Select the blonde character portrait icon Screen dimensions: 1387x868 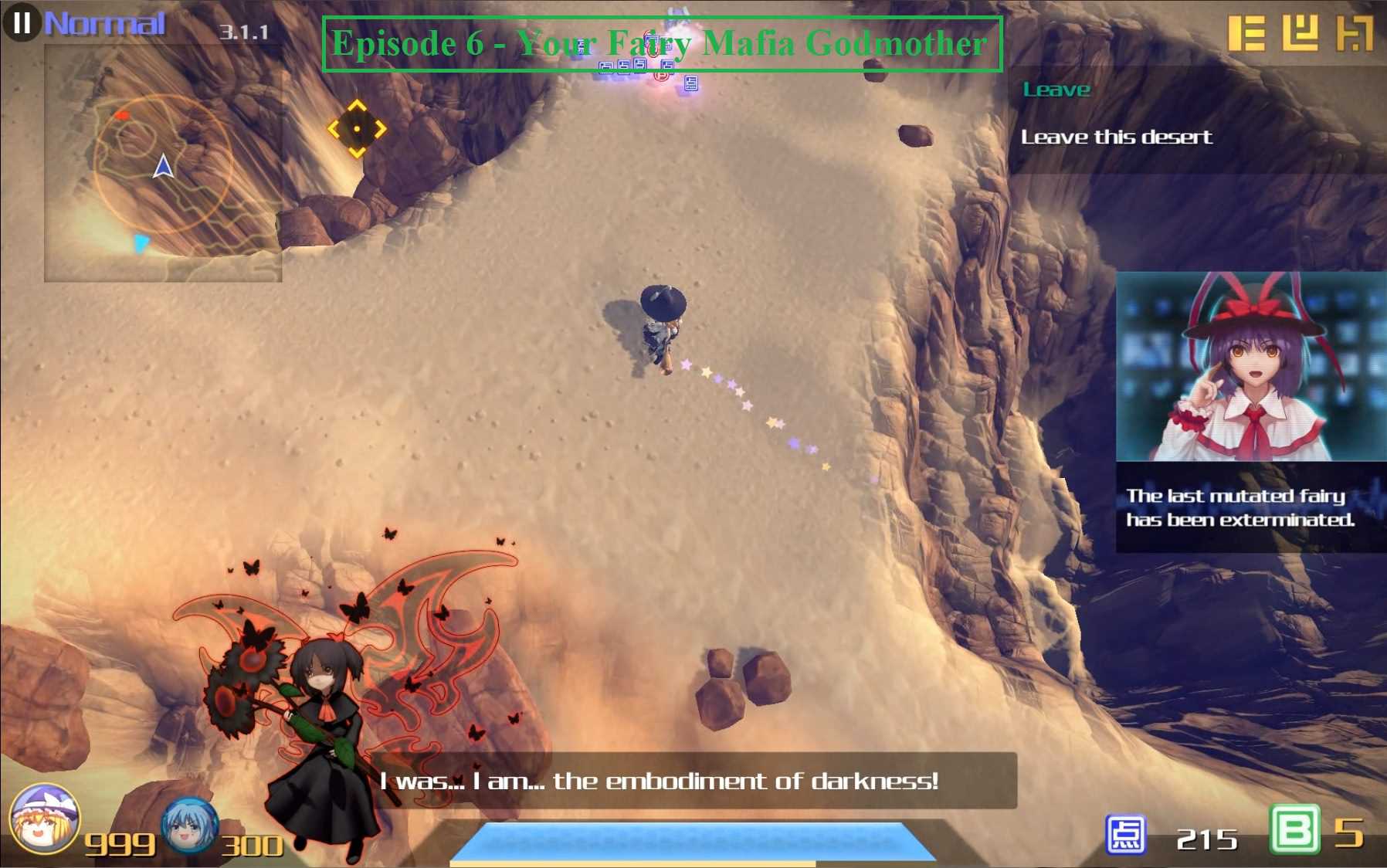pos(44,819)
